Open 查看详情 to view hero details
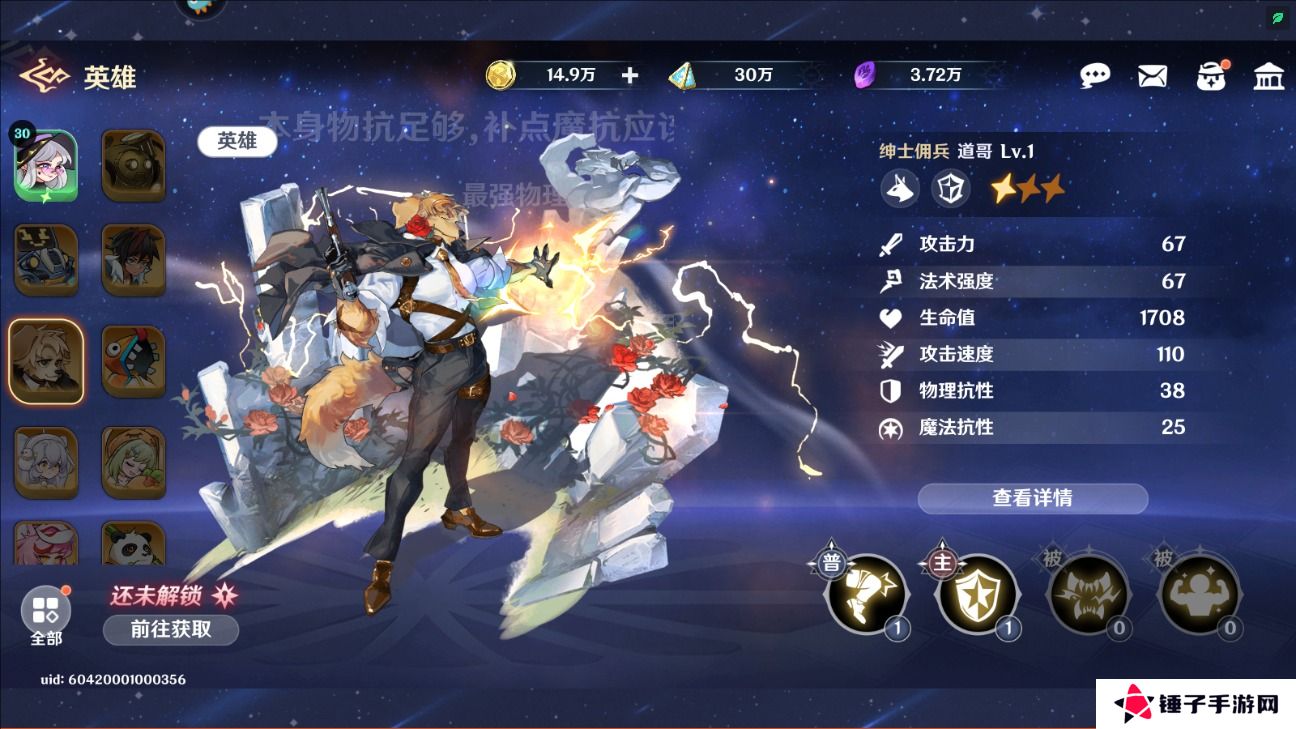 click(1032, 499)
